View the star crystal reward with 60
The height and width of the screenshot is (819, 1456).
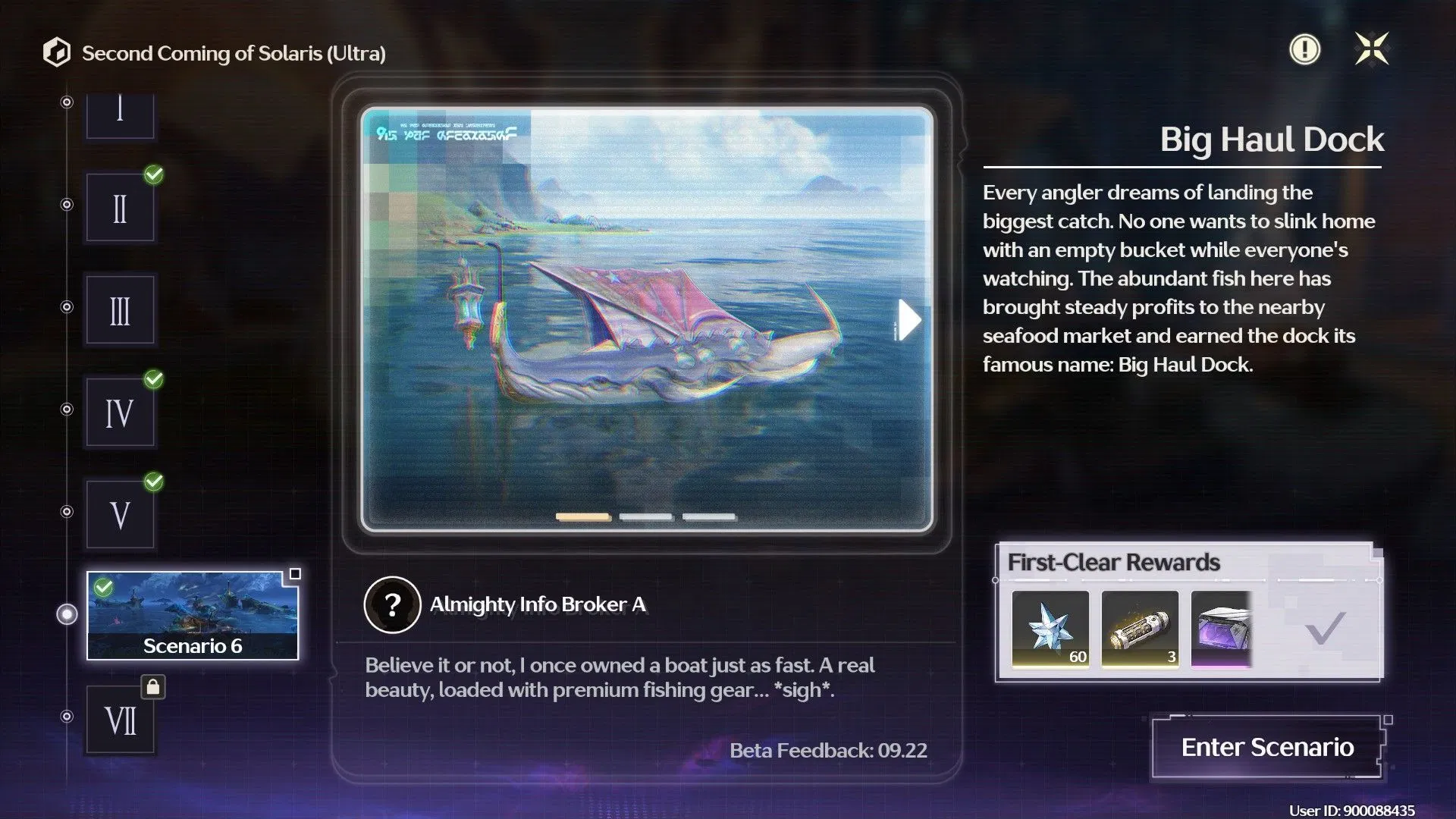pyautogui.click(x=1050, y=629)
